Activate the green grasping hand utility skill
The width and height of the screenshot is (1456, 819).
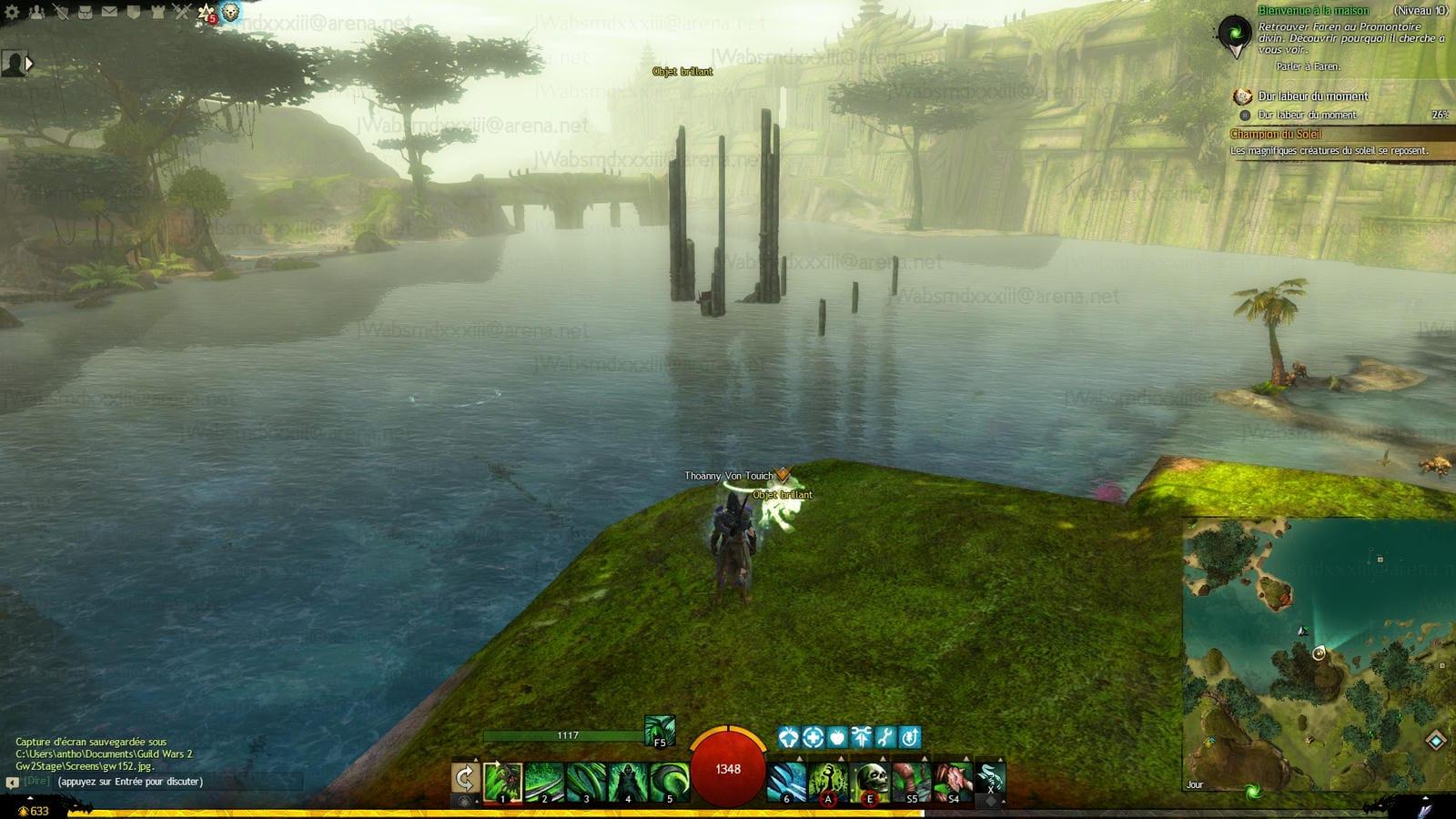point(827,782)
